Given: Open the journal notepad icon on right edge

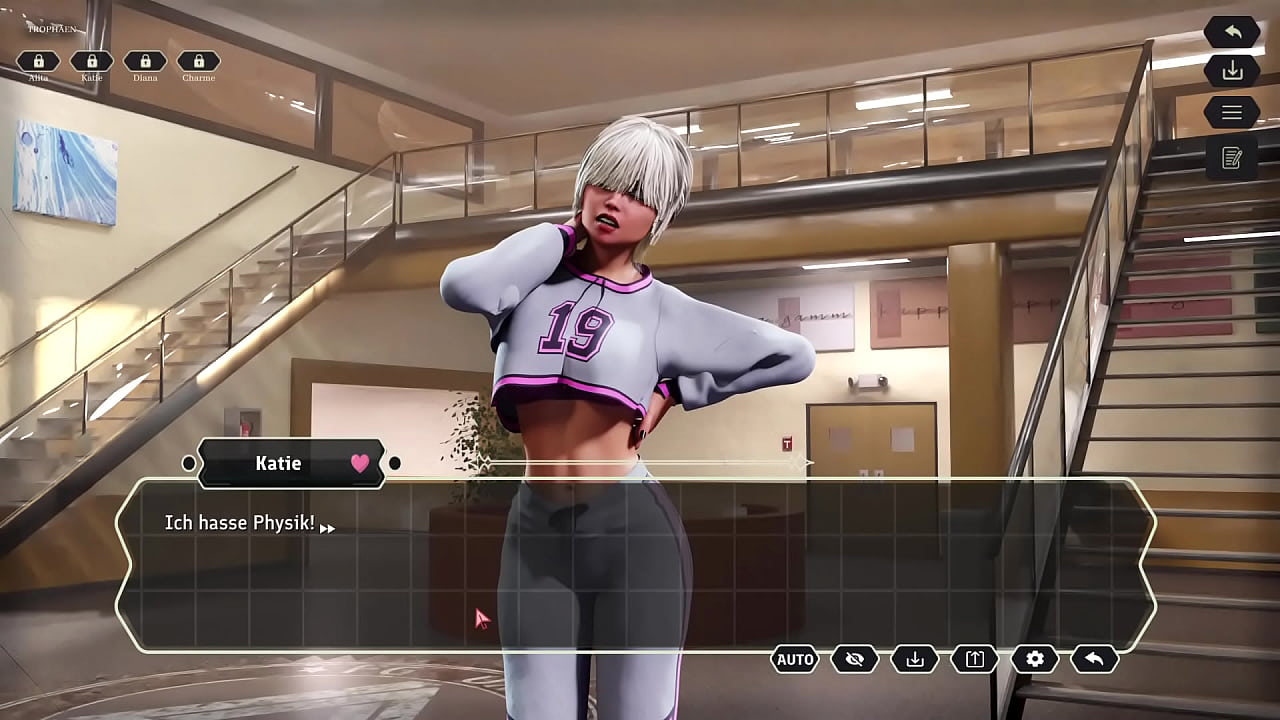Looking at the screenshot, I should [x=1231, y=155].
